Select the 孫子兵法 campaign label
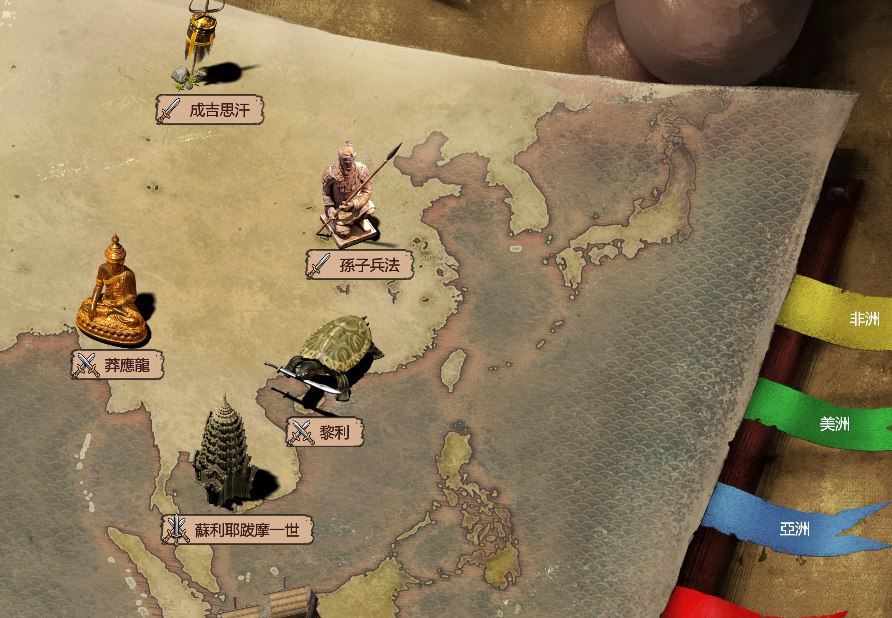This screenshot has height=618, width=892. pos(360,265)
